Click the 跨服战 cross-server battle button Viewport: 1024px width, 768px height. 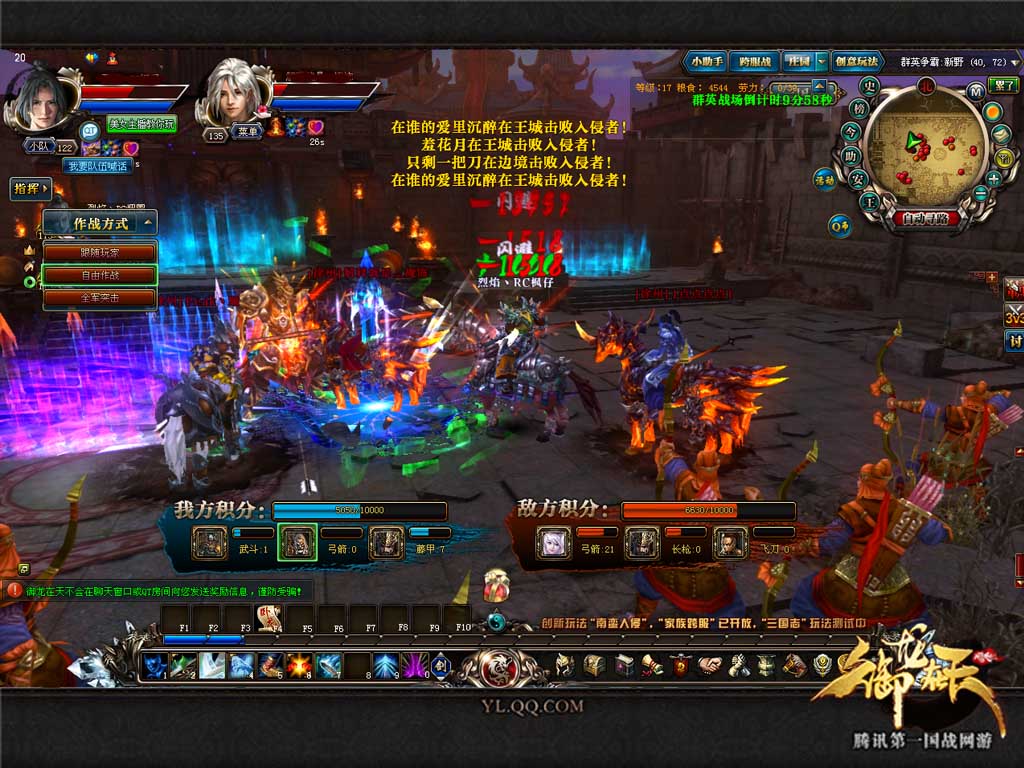[754, 61]
